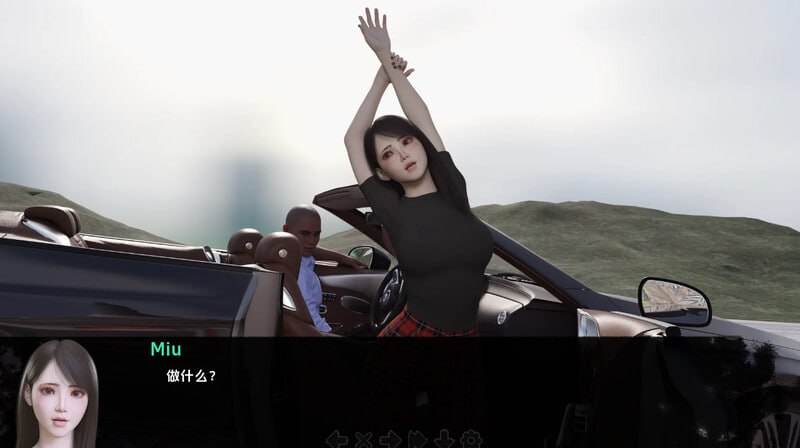The image size is (800, 448).
Task: Click the down arrow icon
Action: (443, 438)
